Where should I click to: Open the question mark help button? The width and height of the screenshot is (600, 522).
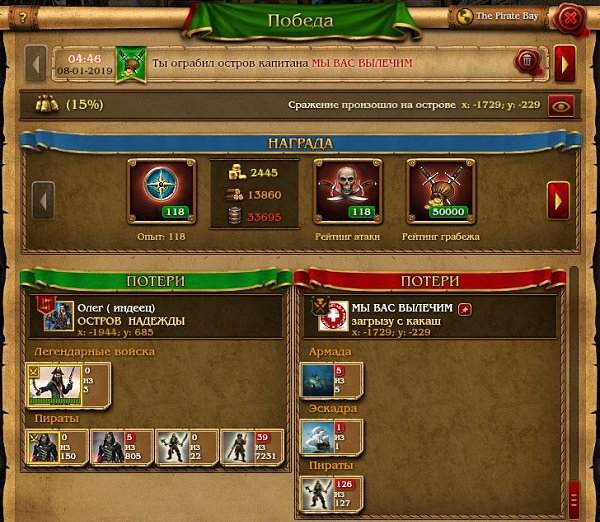21,16
